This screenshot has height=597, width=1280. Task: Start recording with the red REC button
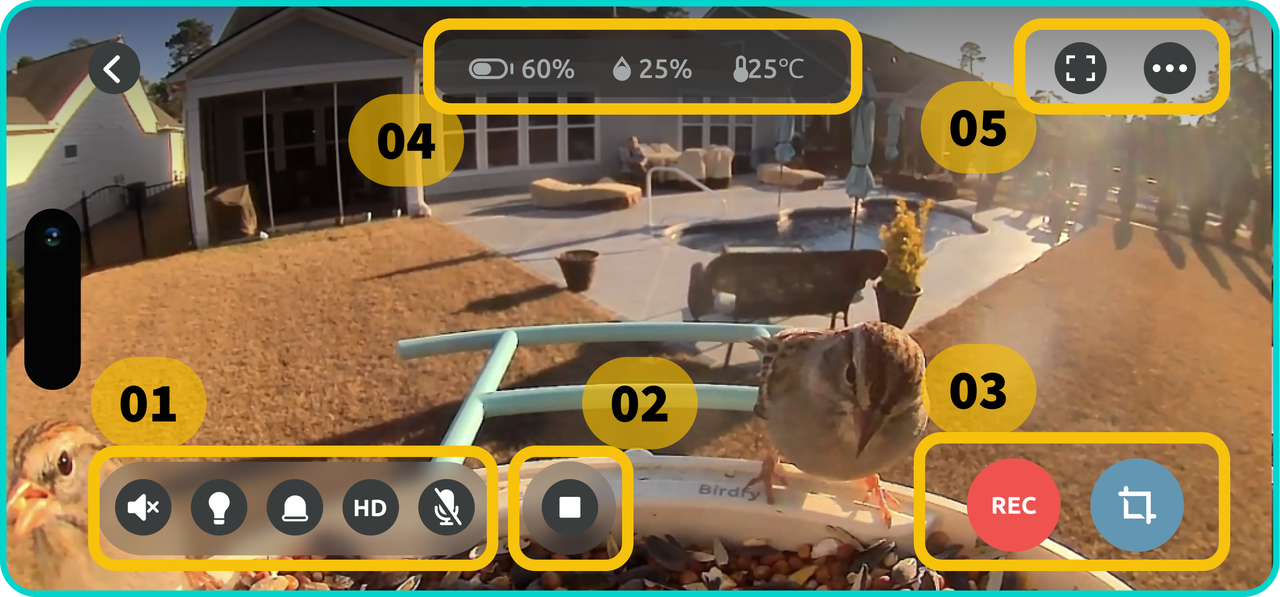coord(1013,505)
